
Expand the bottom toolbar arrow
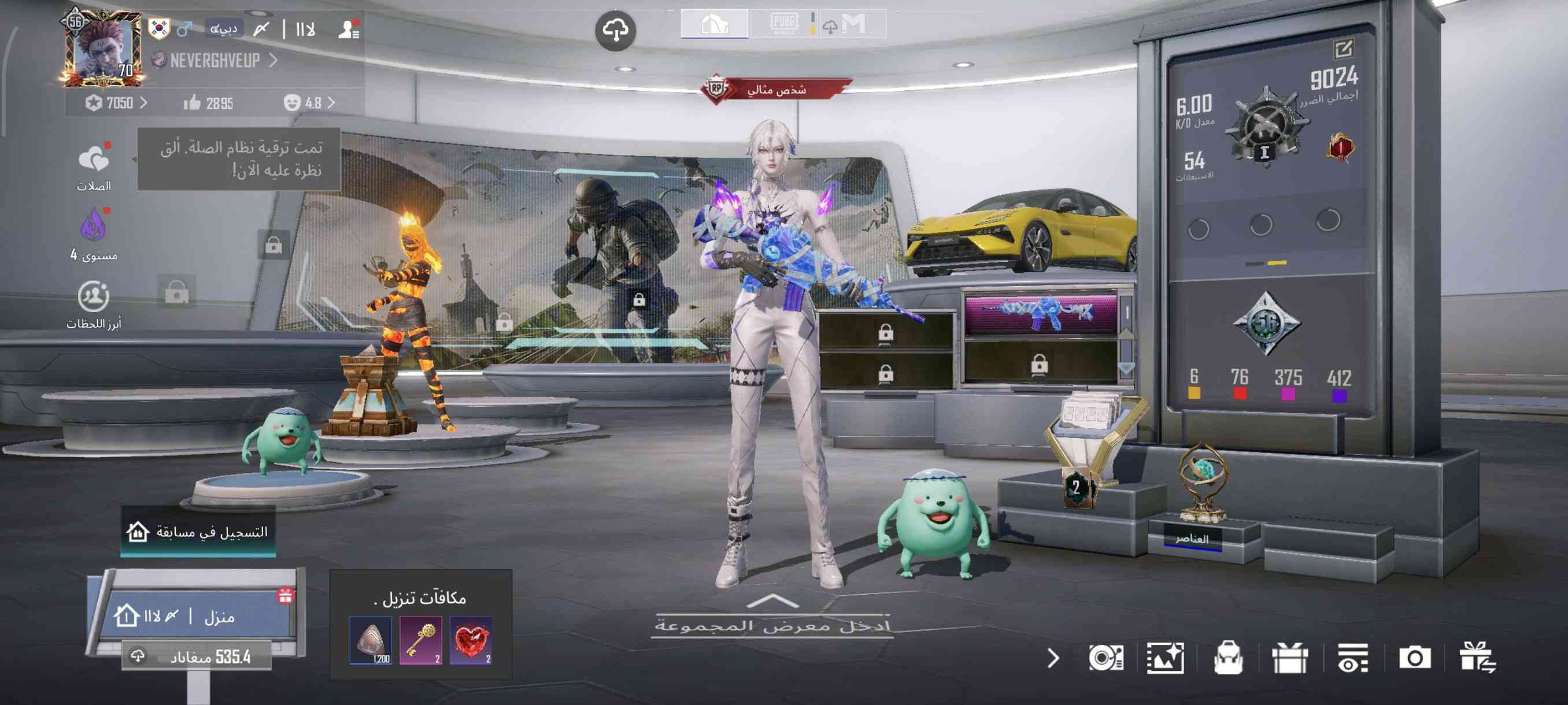coord(1053,658)
